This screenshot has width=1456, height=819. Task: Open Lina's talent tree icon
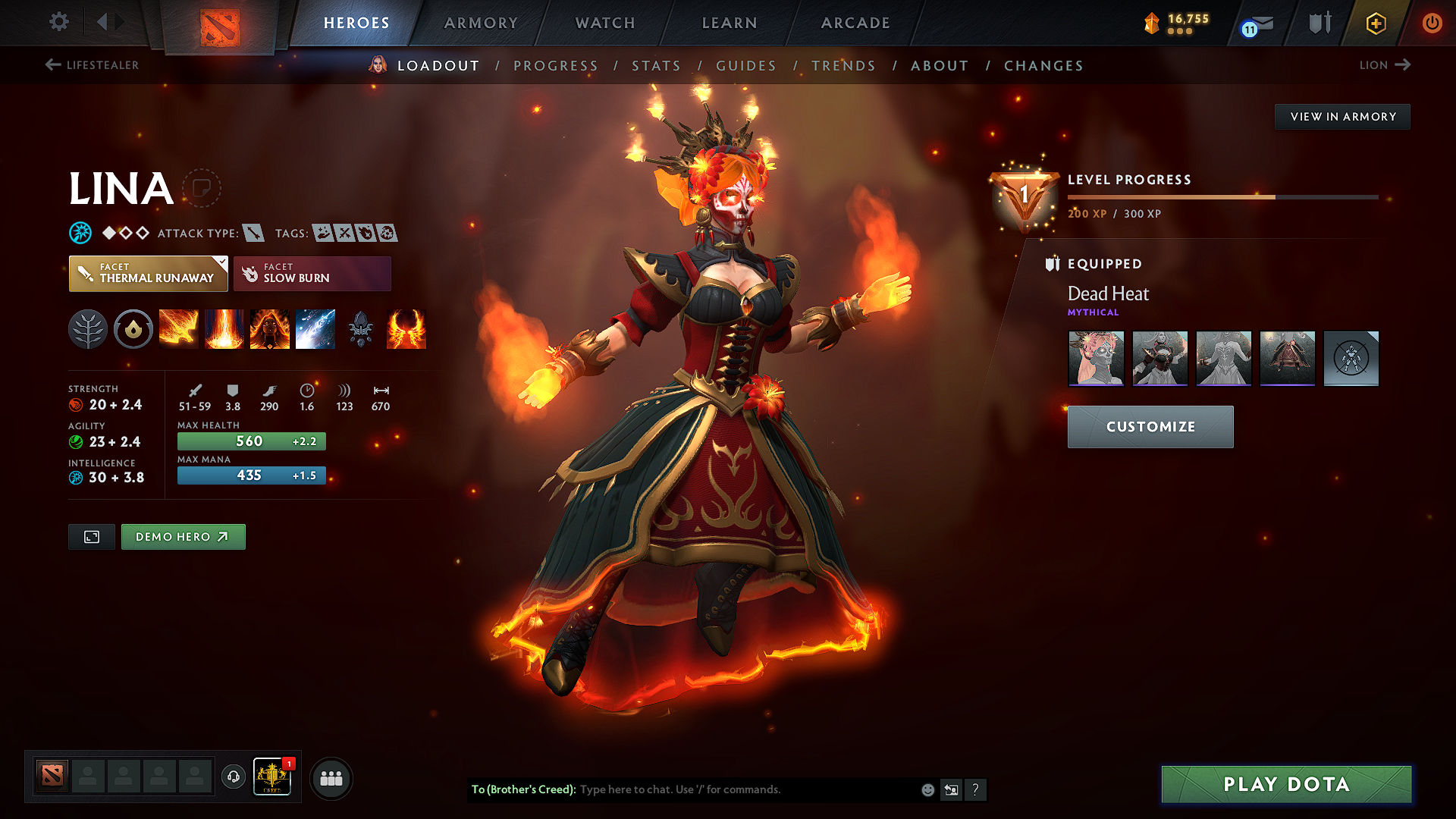[x=88, y=329]
